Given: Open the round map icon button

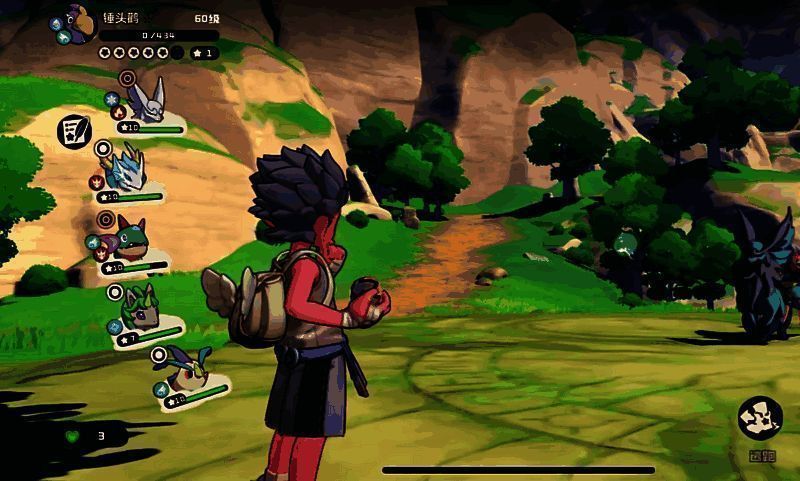Looking at the screenshot, I should [x=760, y=418].
